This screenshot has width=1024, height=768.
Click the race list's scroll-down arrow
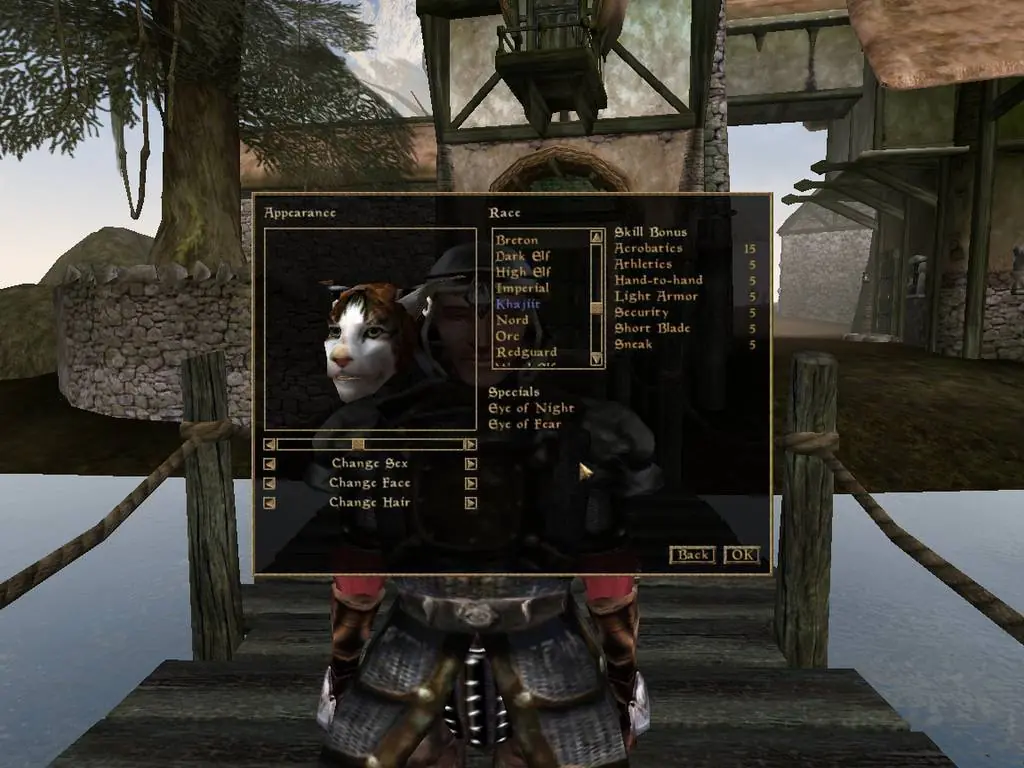pyautogui.click(x=597, y=358)
